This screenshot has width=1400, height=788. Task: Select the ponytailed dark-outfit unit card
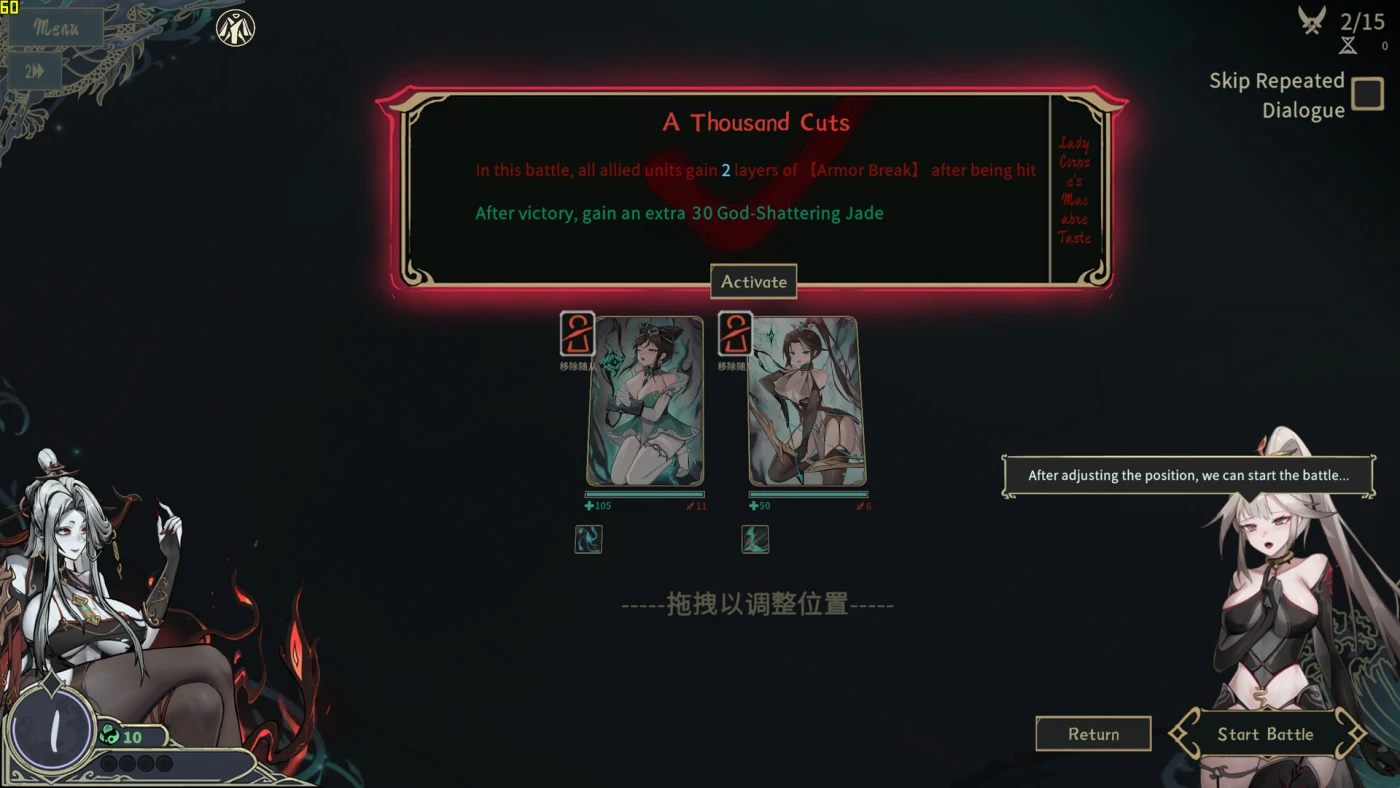[x=807, y=401]
